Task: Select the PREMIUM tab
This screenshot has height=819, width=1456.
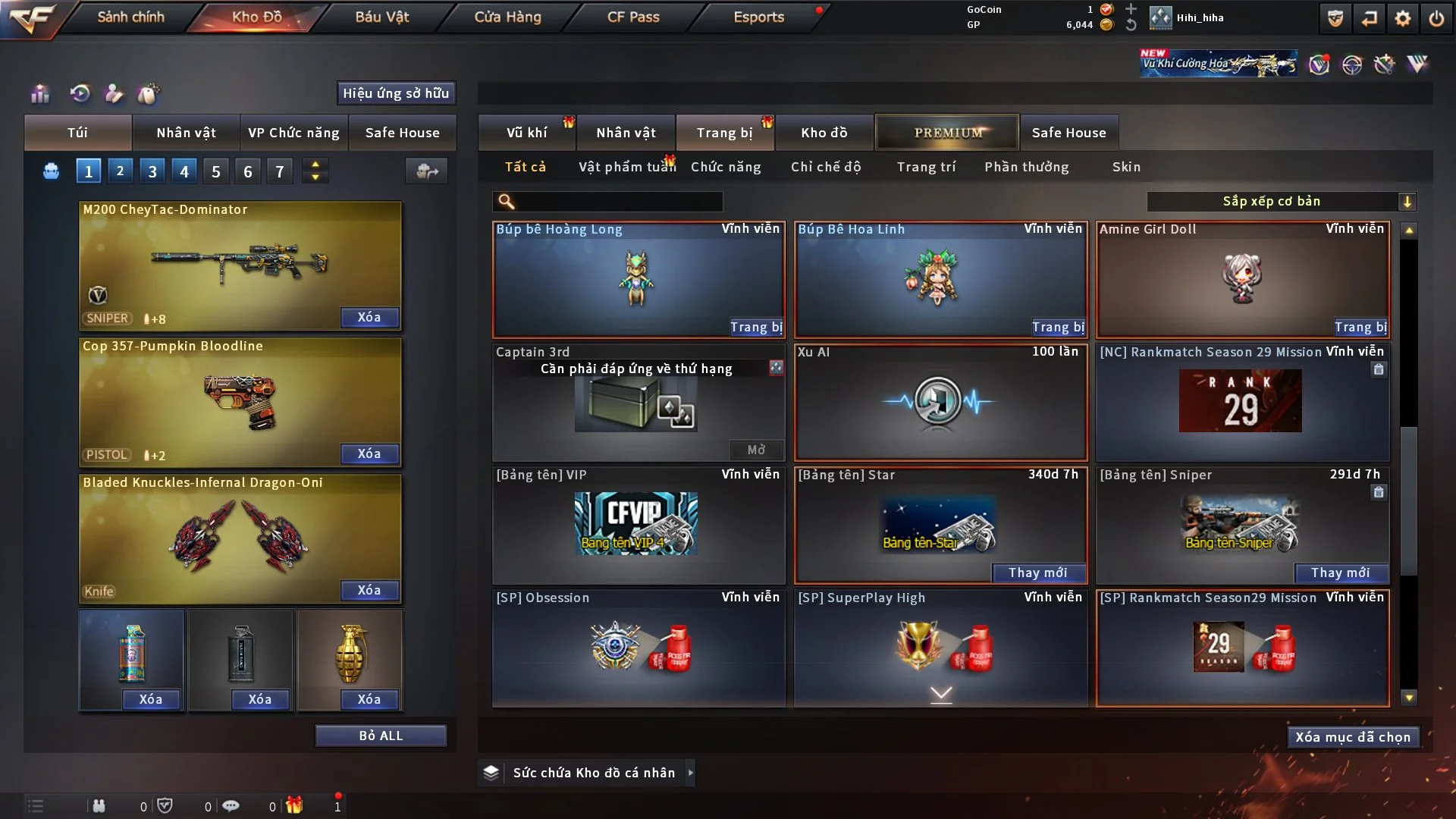Action: point(947,133)
